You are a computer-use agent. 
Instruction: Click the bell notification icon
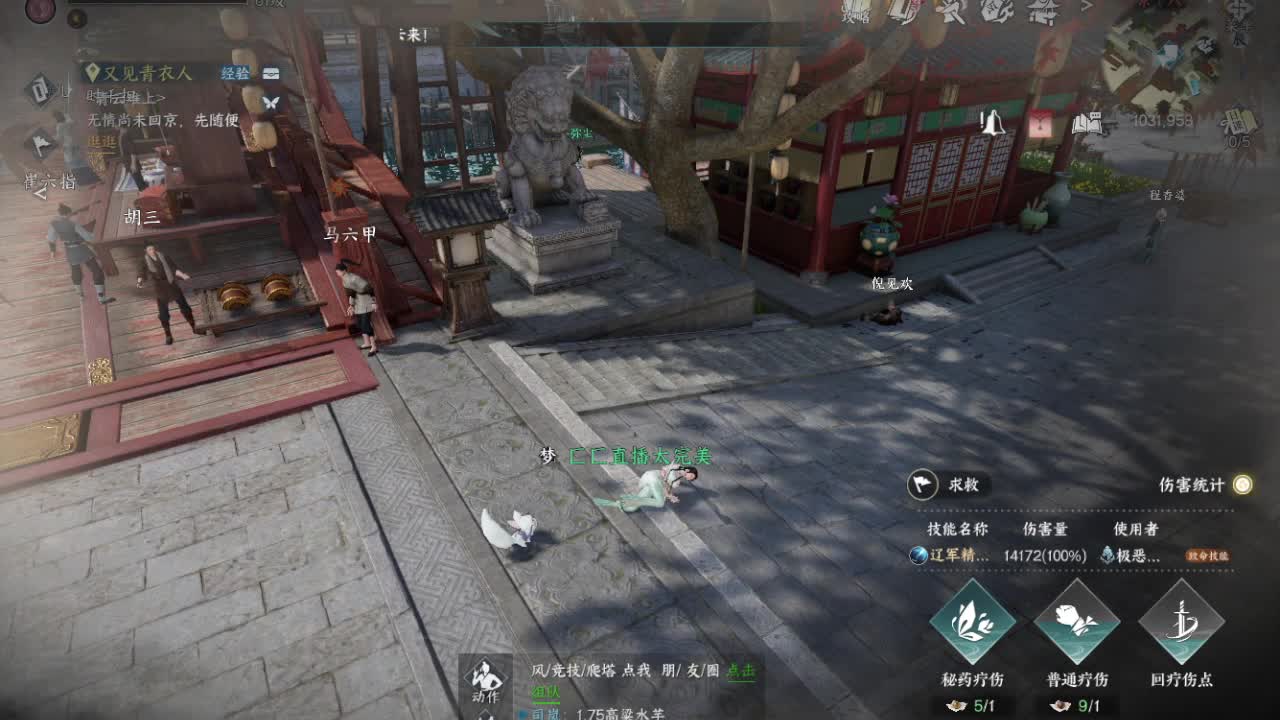995,123
